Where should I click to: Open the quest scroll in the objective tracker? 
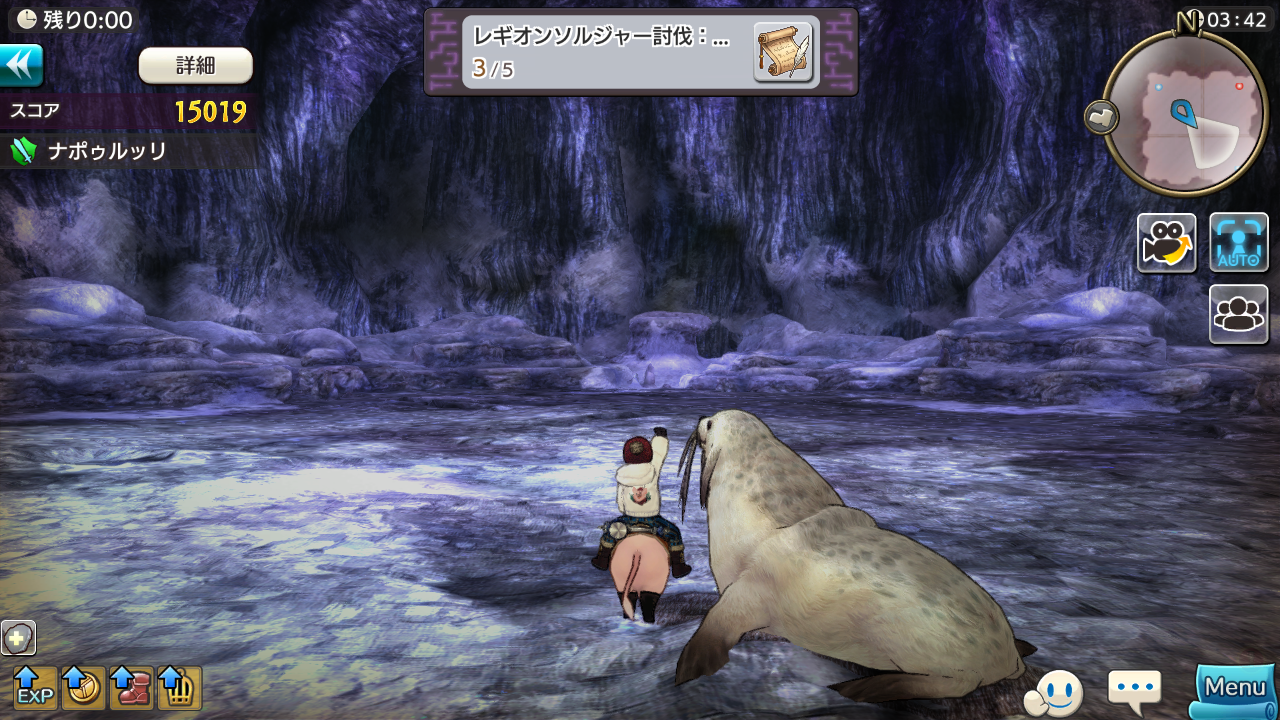[782, 51]
